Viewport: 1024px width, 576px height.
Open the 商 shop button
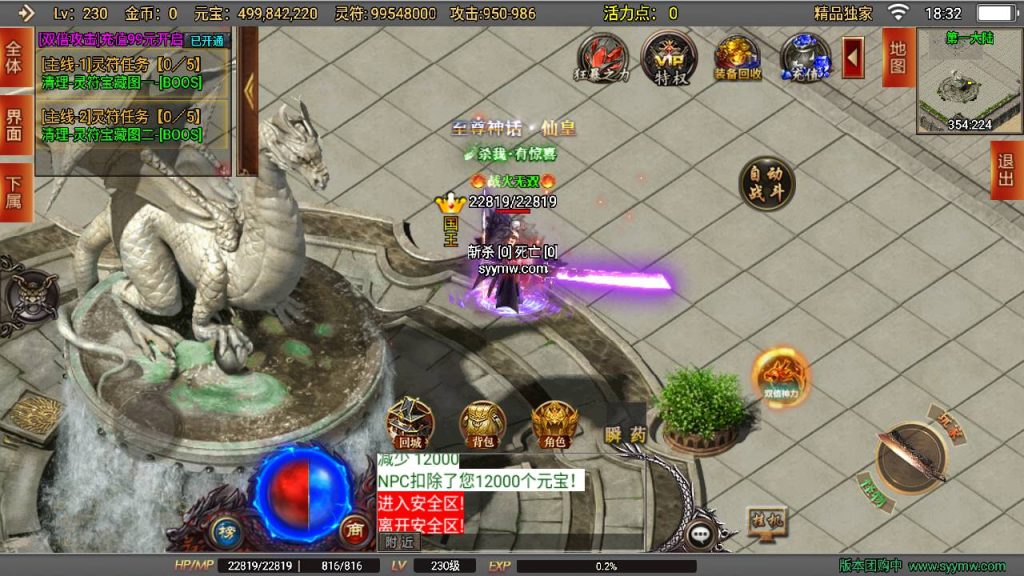(353, 531)
